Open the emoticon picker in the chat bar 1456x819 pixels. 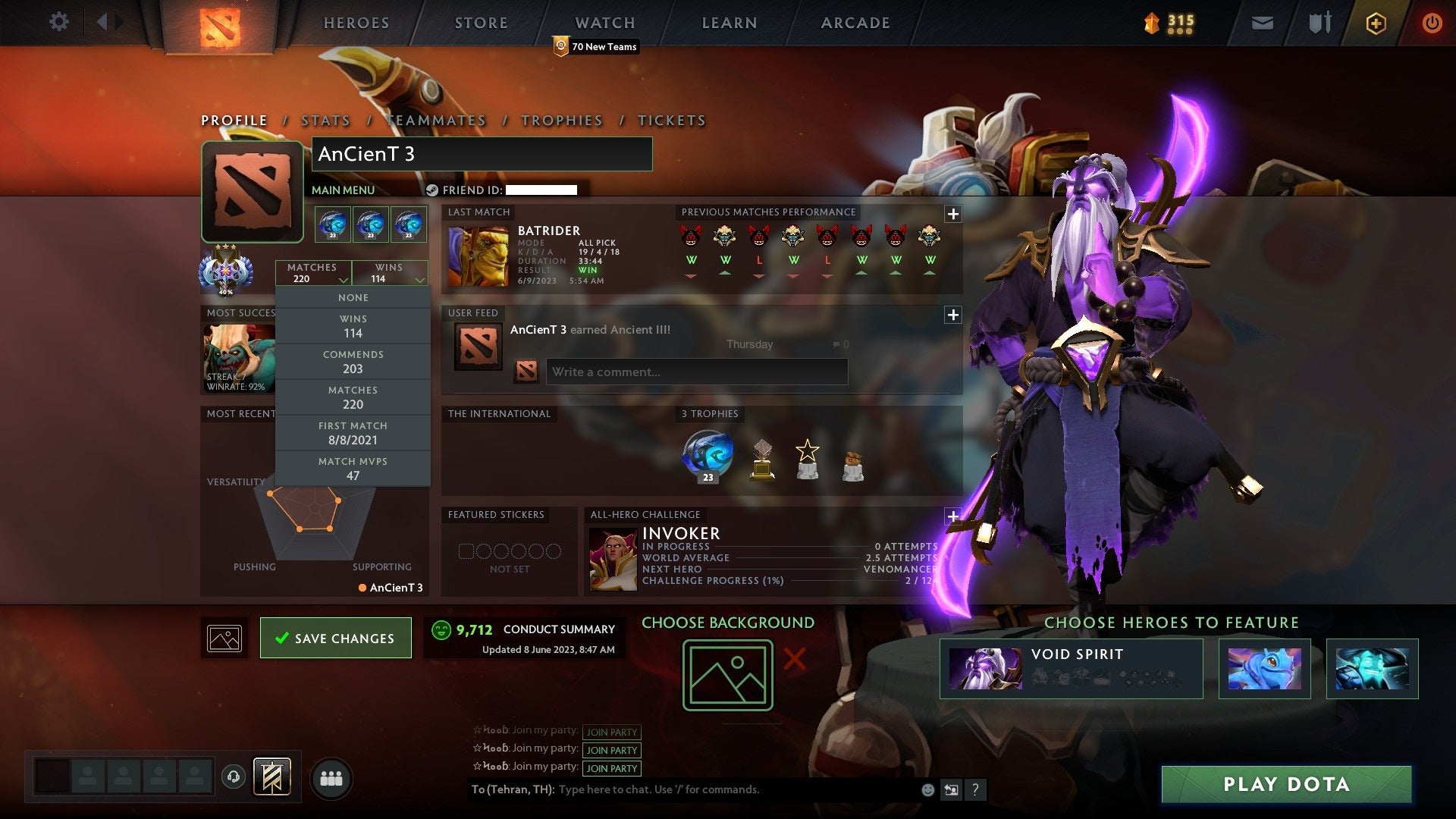[x=927, y=789]
